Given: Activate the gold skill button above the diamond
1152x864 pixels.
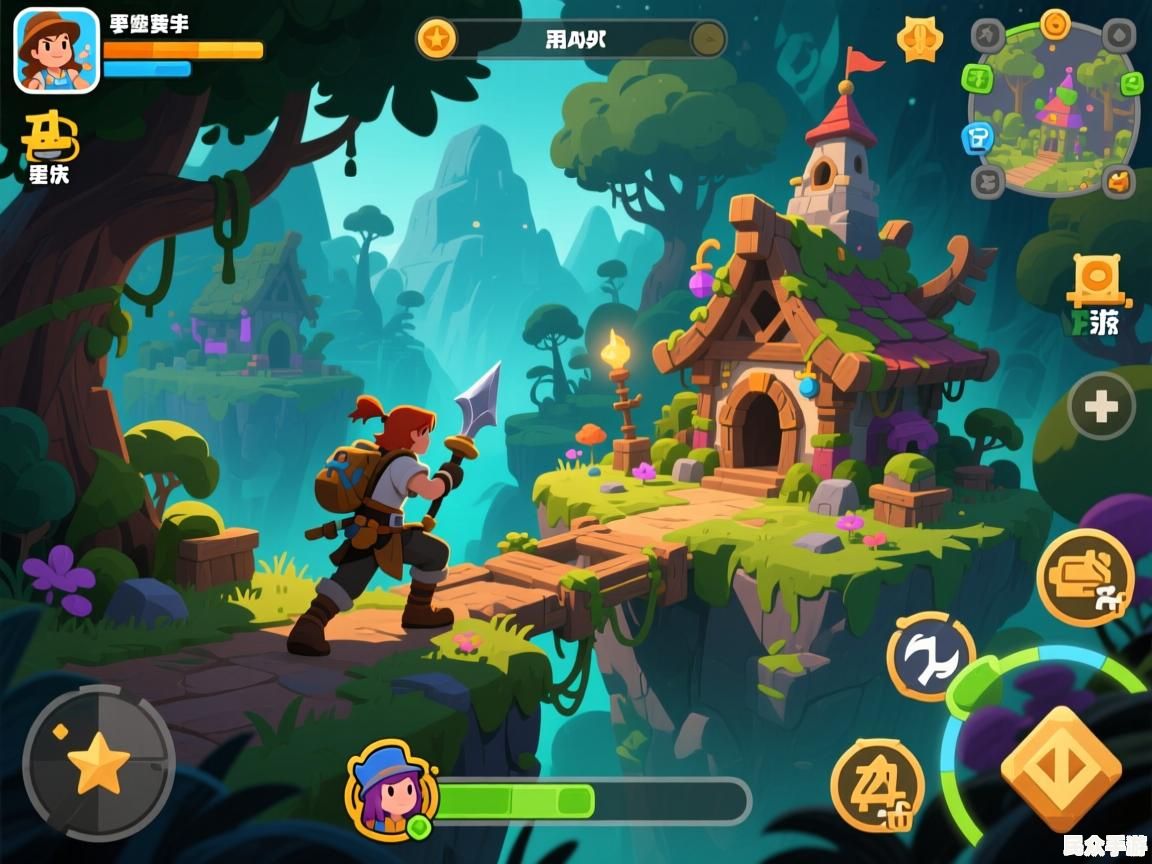Looking at the screenshot, I should [x=1084, y=577].
